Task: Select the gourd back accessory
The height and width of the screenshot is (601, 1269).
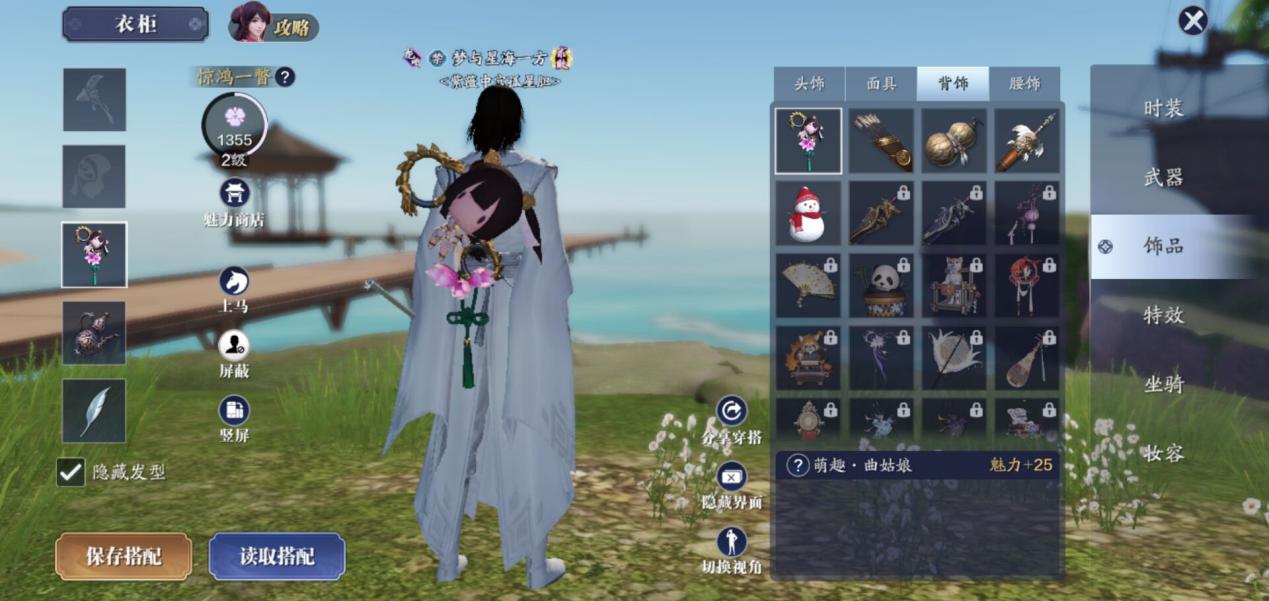Action: (x=952, y=142)
